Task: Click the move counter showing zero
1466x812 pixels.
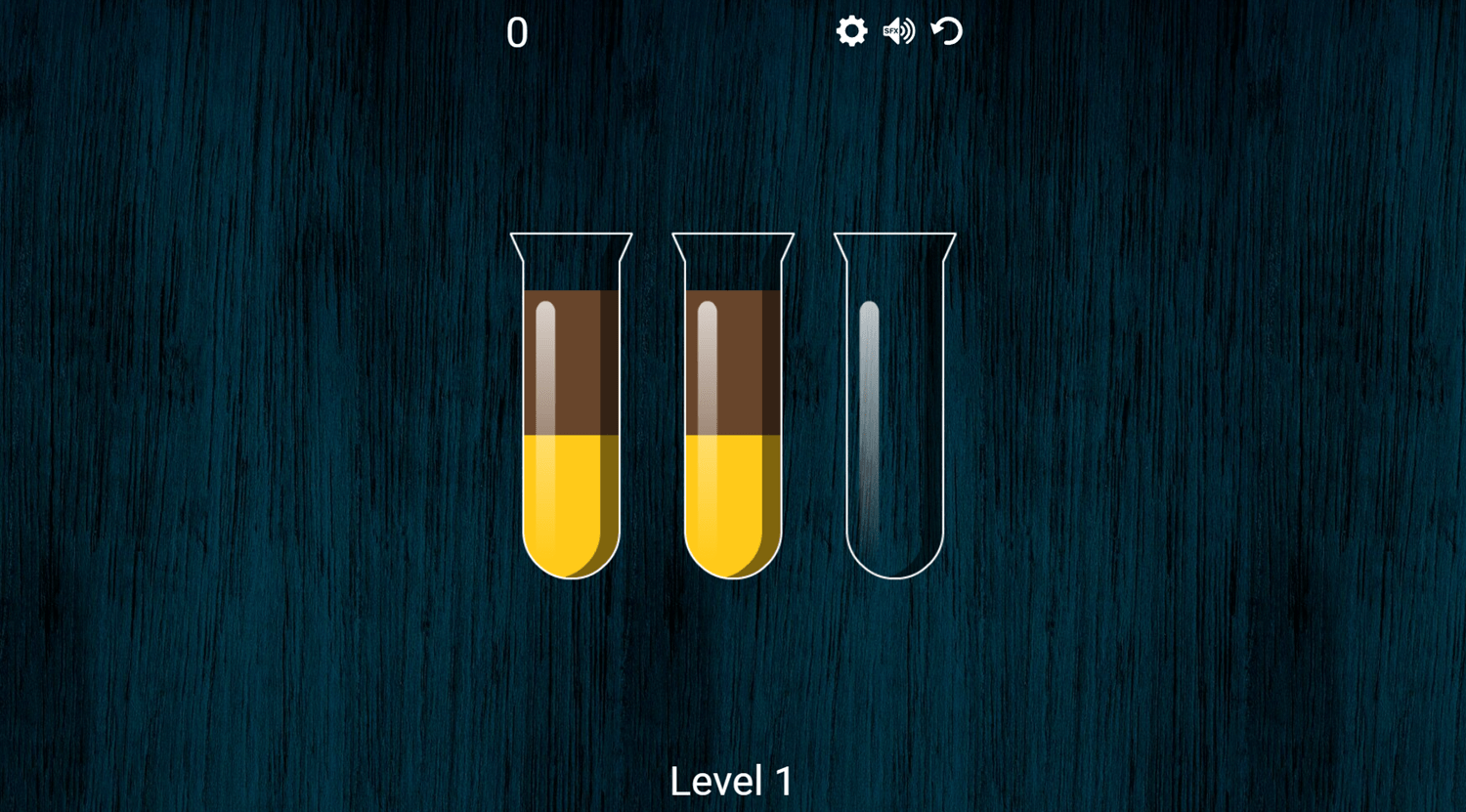Action: (x=517, y=33)
